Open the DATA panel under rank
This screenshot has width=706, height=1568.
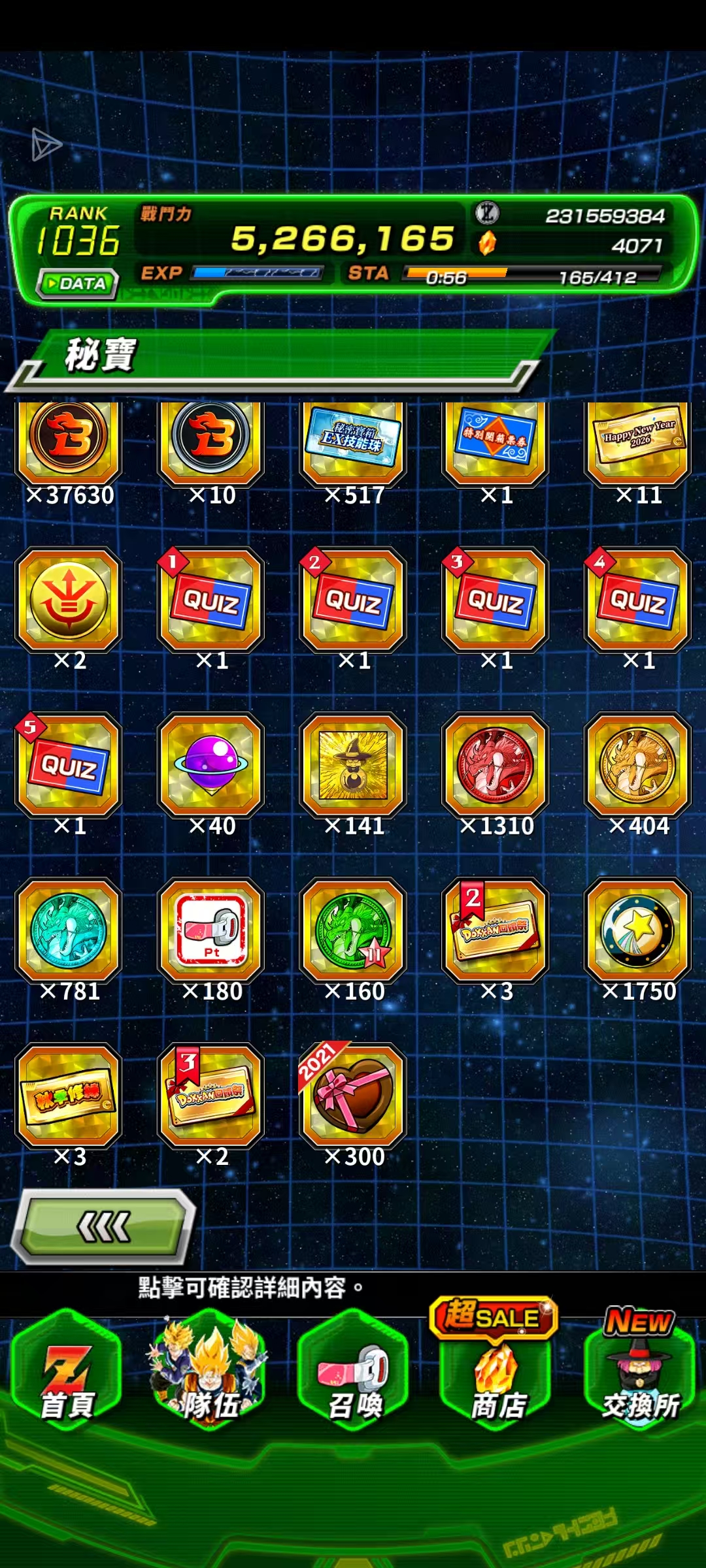(78, 284)
